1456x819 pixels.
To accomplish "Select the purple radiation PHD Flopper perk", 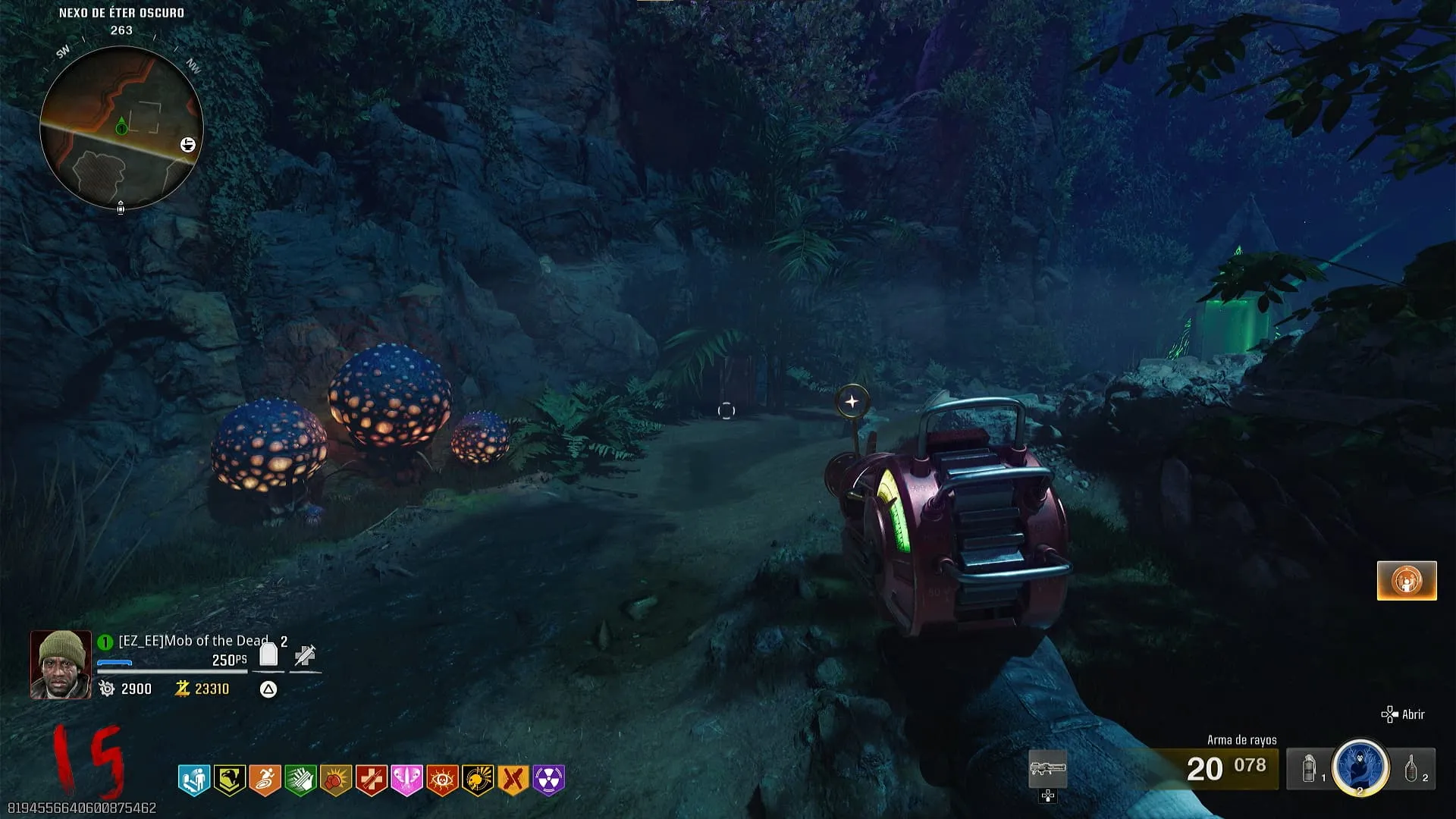I will (x=549, y=779).
